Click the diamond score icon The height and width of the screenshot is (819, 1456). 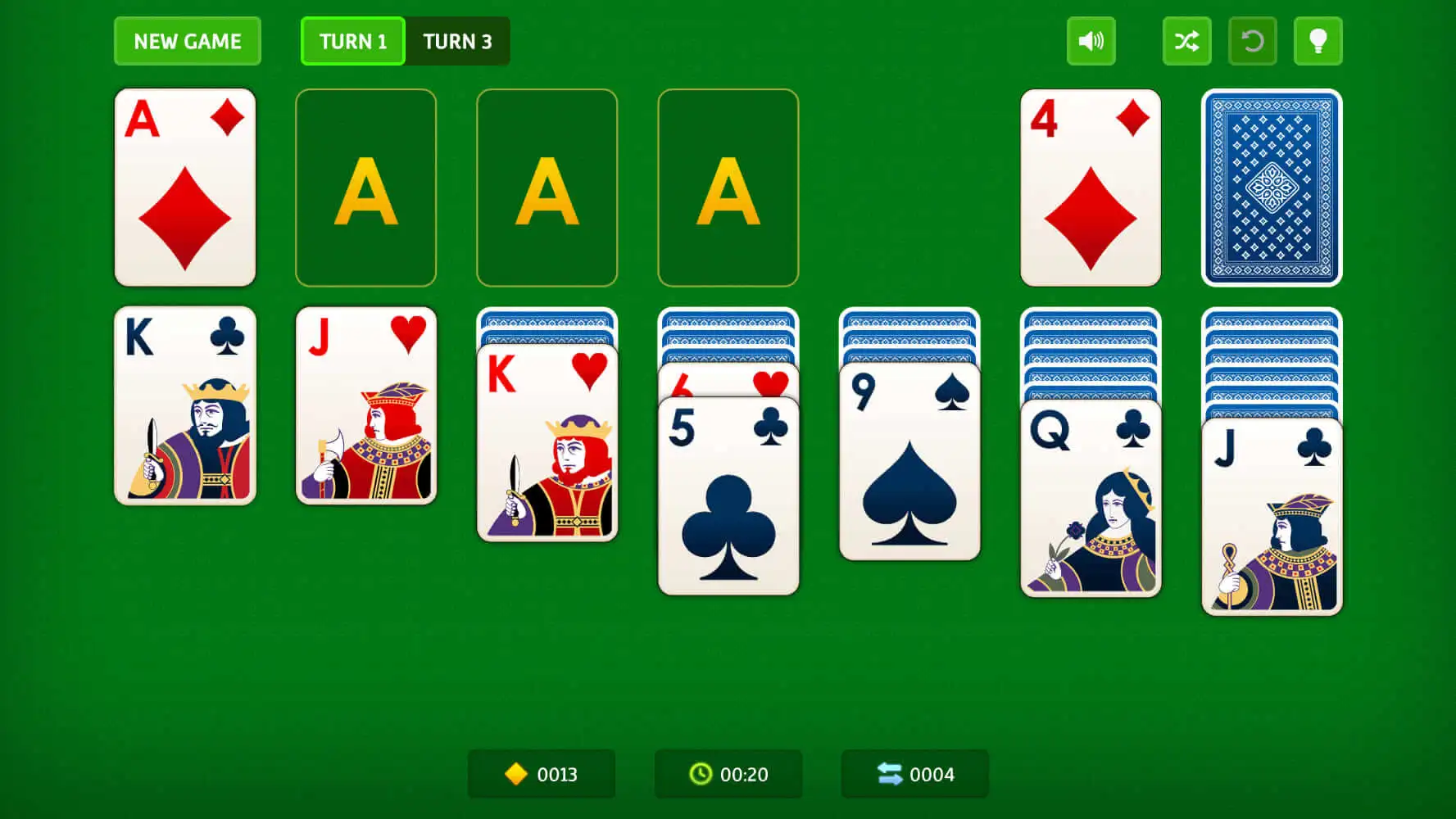[x=515, y=773]
